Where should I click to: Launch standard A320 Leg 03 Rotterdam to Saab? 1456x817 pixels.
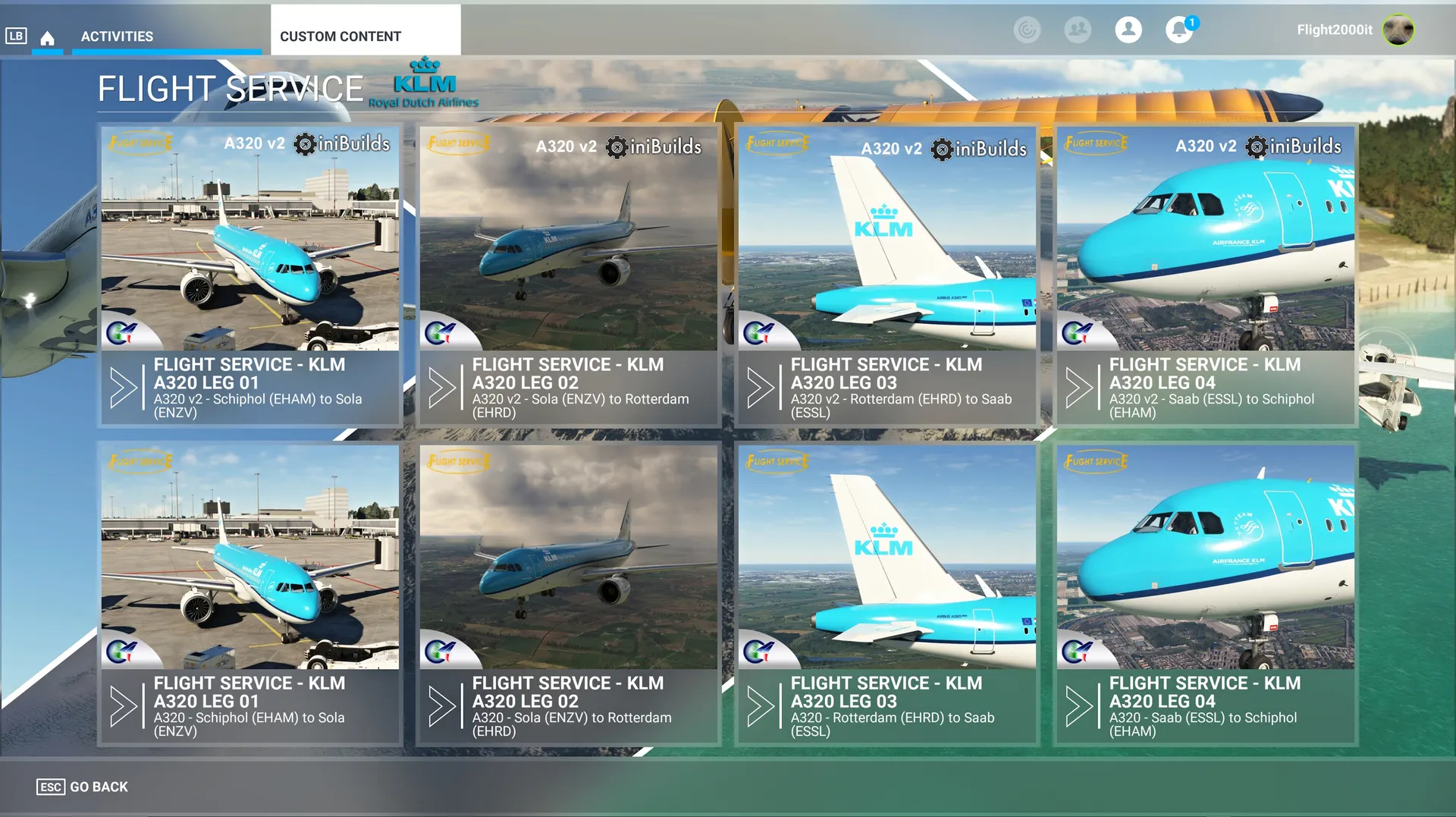click(x=887, y=593)
